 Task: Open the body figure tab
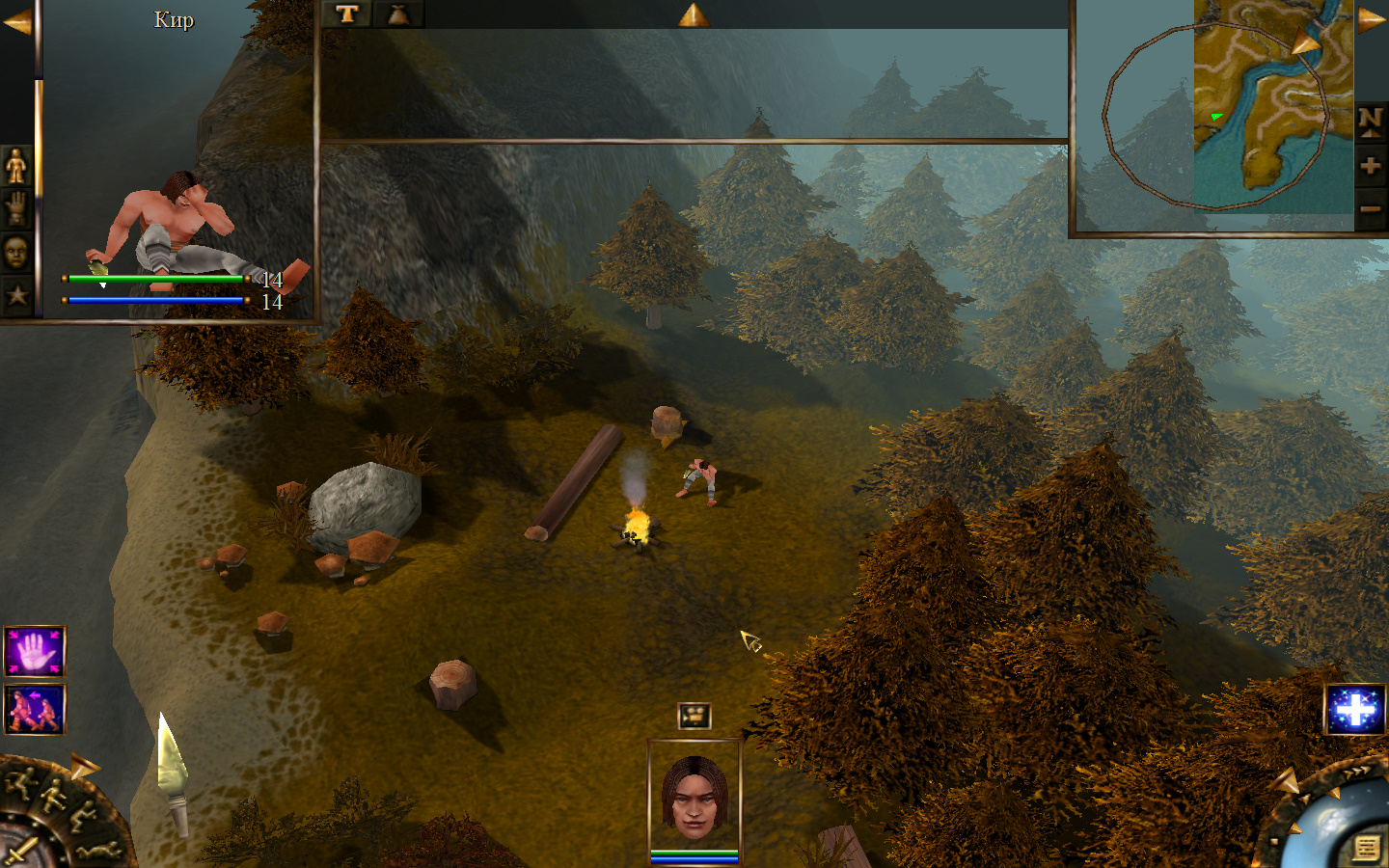[x=16, y=166]
